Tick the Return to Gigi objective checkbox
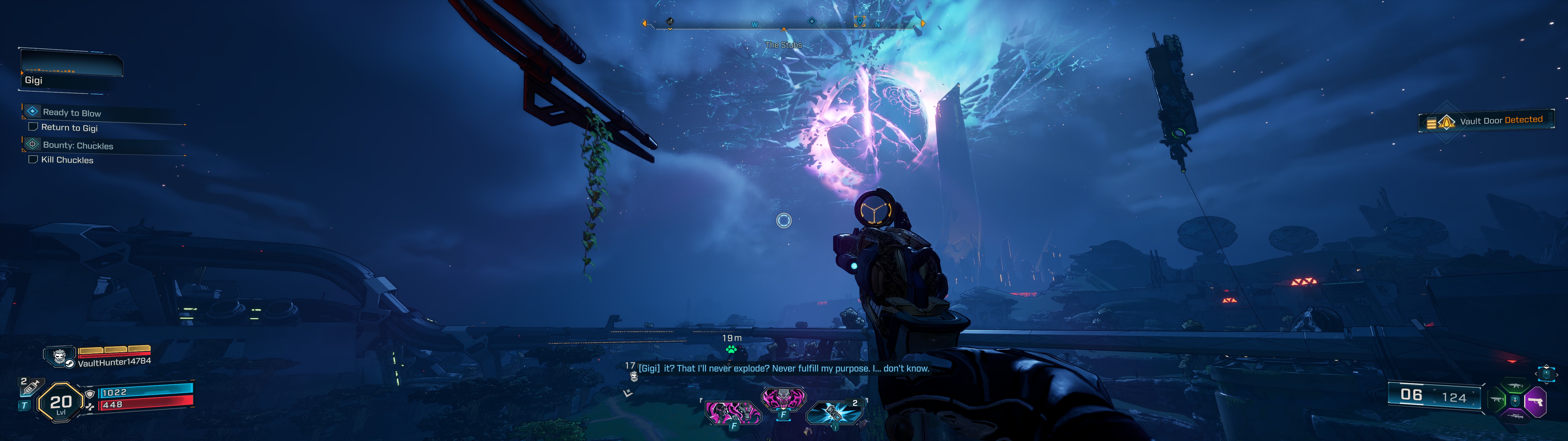This screenshot has height=441, width=1568. 33,127
